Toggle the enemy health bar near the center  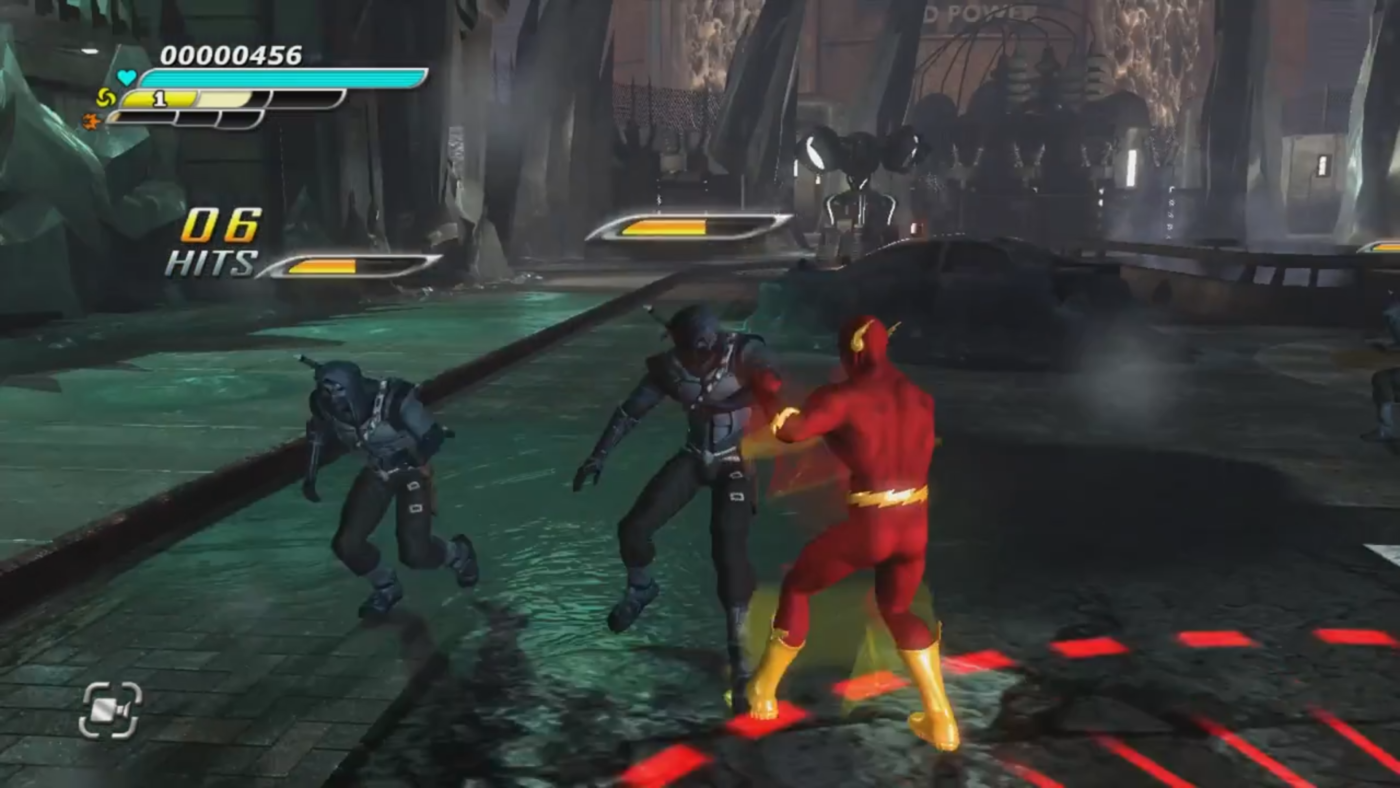point(690,228)
